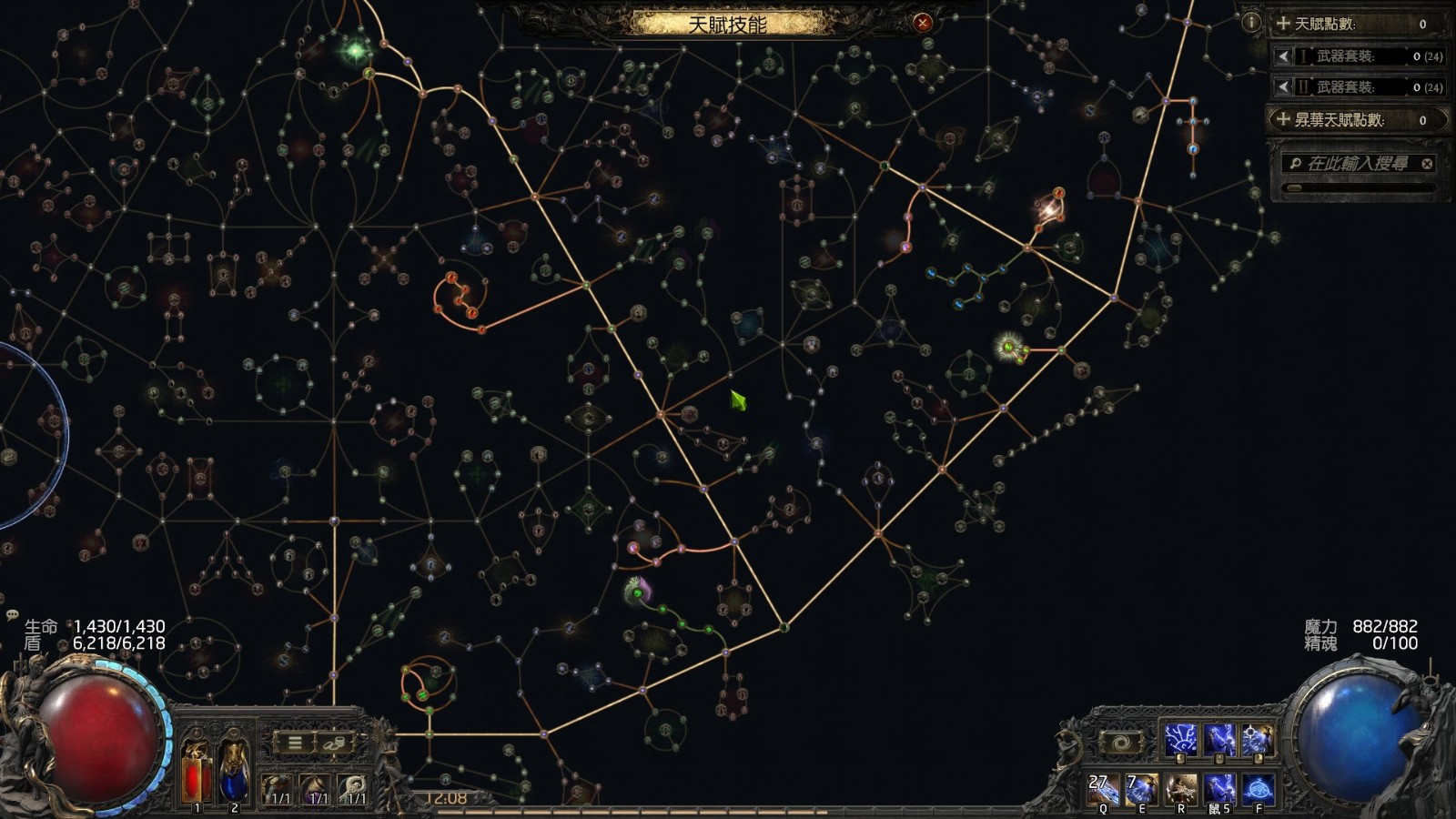The height and width of the screenshot is (819, 1456).
Task: Open the chat speech bubble icon
Action: pos(12,615)
